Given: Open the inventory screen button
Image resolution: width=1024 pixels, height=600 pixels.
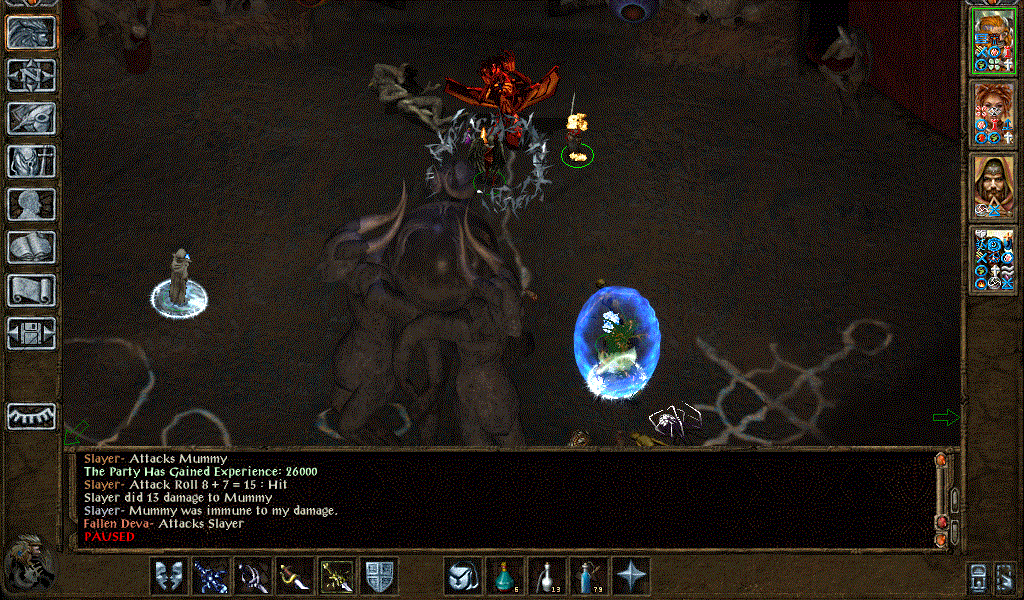Looking at the screenshot, I should (32, 161).
